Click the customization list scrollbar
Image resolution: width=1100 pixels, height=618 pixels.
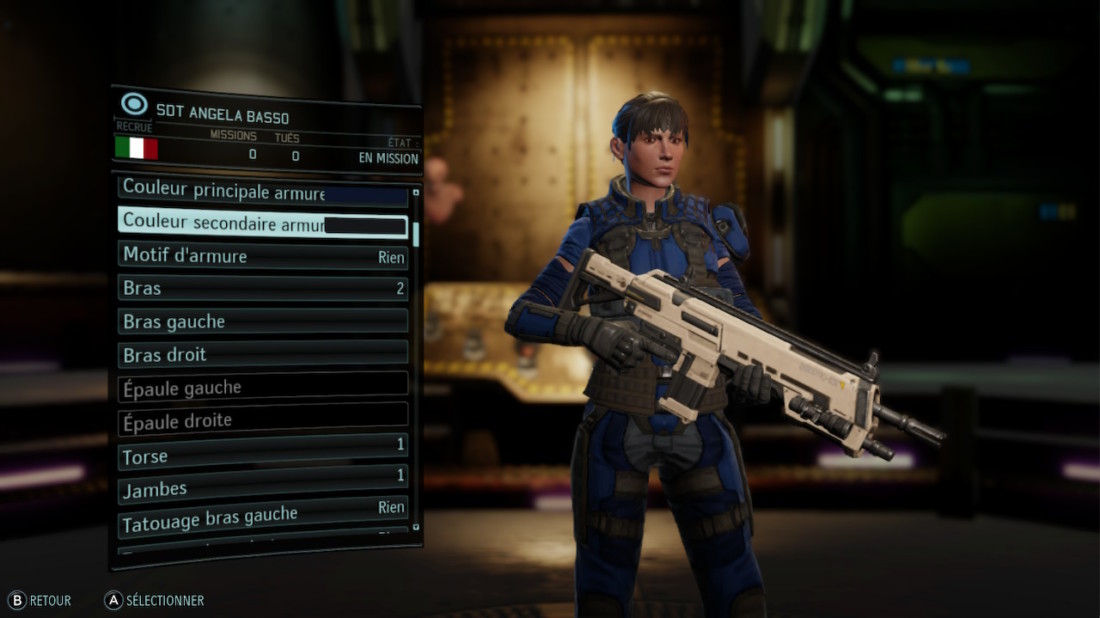416,234
